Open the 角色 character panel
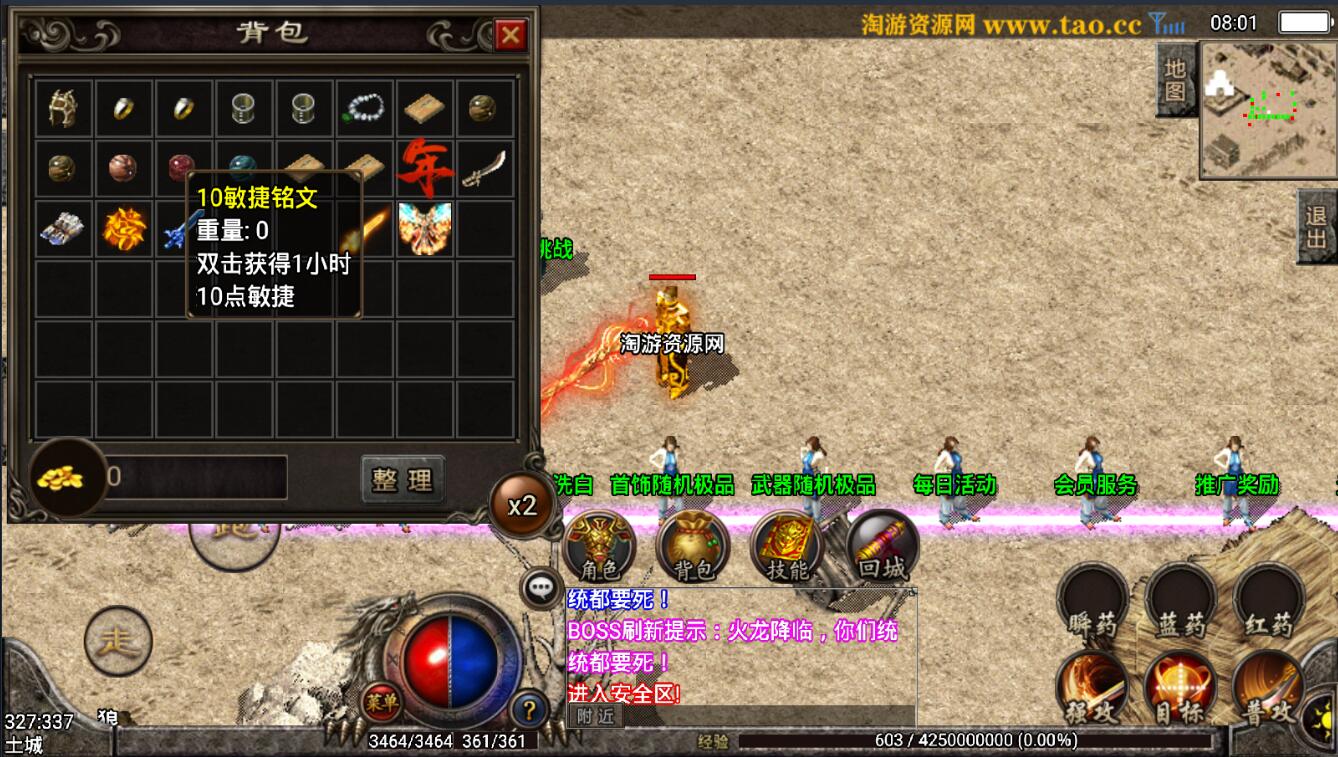1338x757 pixels. click(x=599, y=547)
